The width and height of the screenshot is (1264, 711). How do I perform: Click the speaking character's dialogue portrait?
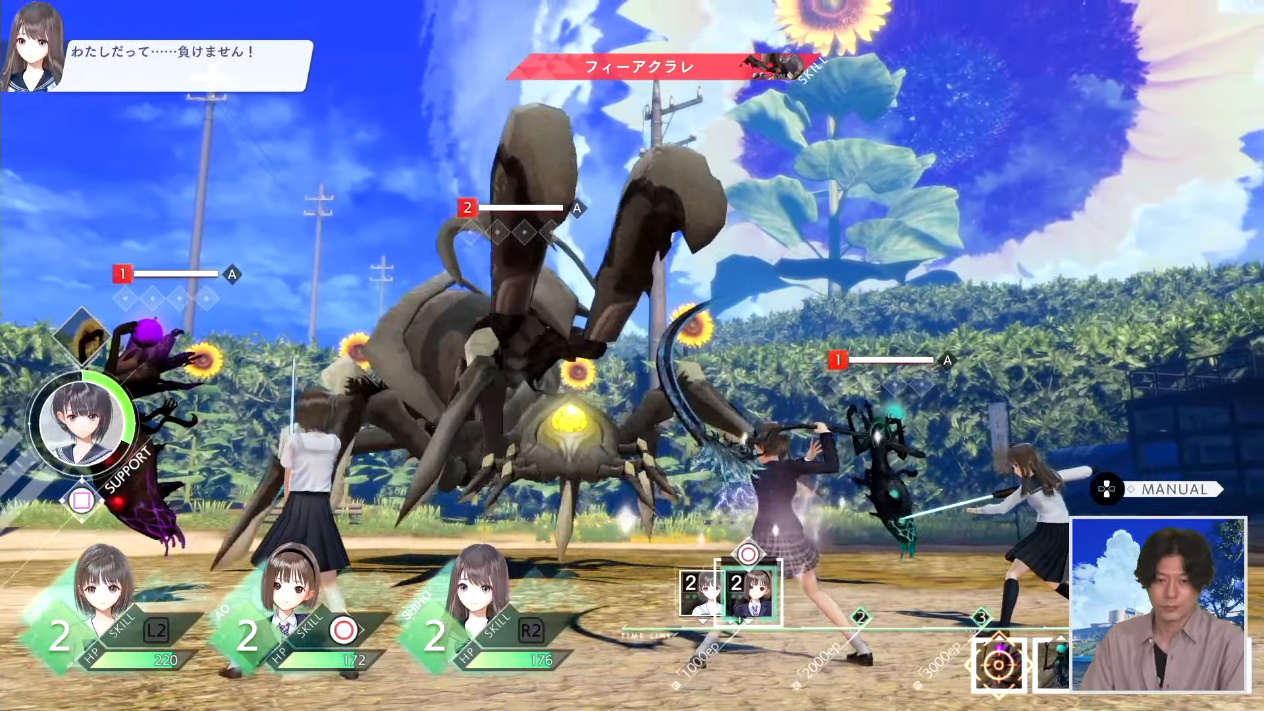pos(36,45)
